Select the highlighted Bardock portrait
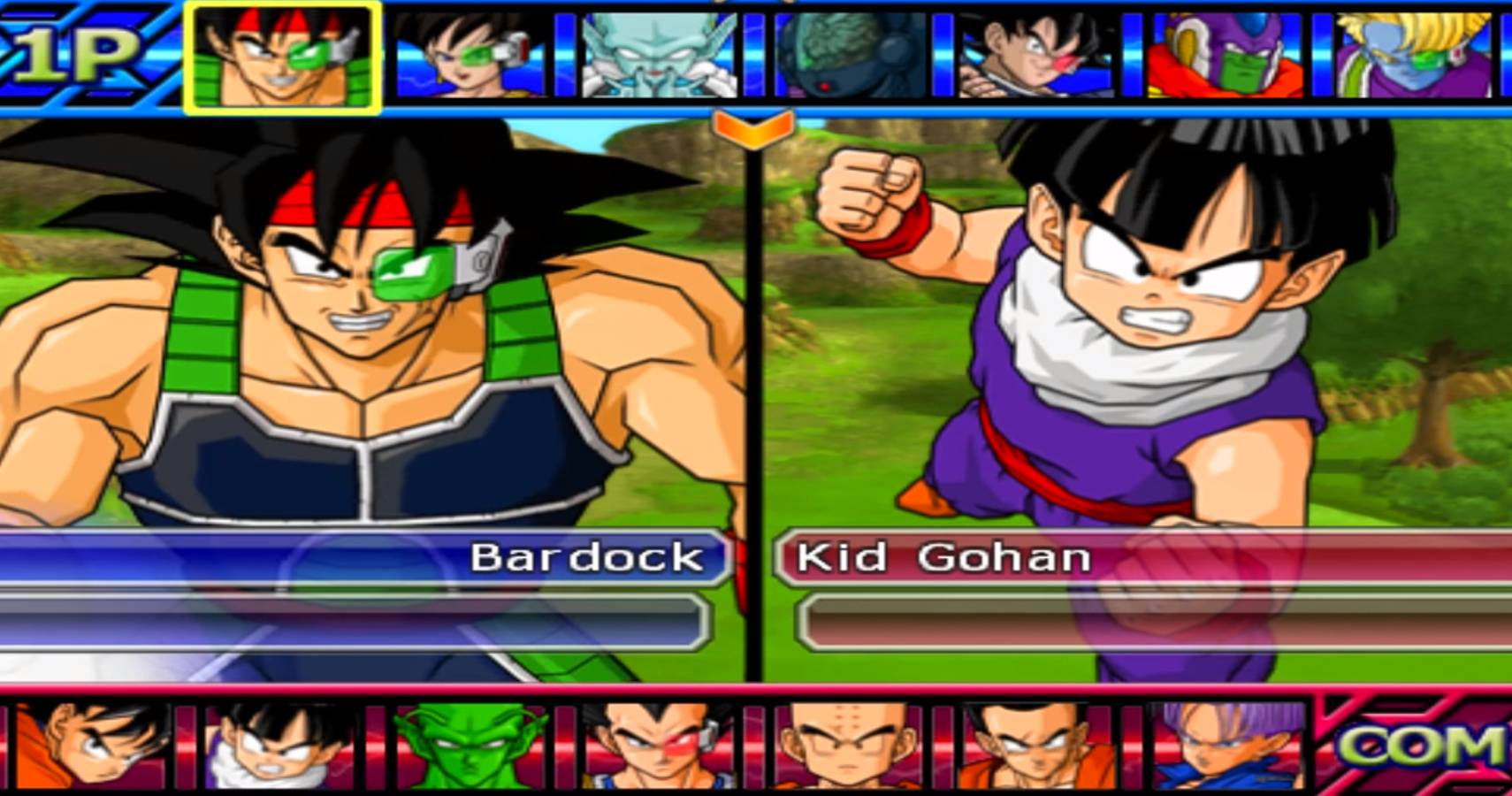This screenshot has width=1512, height=796. pyautogui.click(x=283, y=57)
